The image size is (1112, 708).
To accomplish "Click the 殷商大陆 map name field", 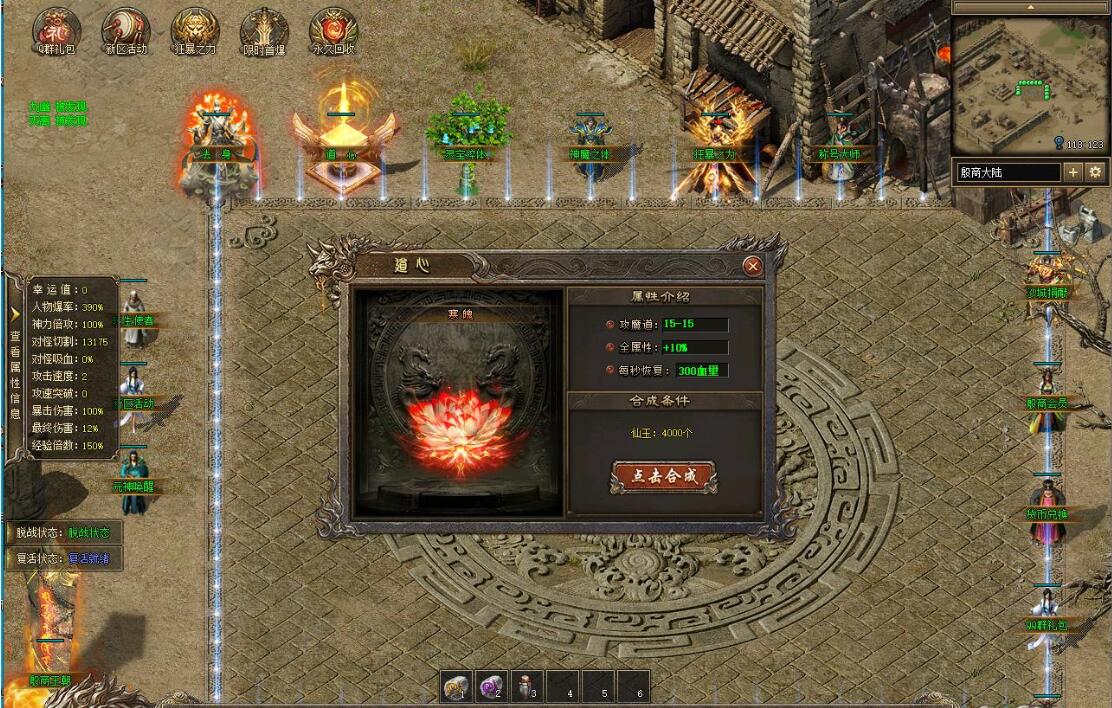I will pos(1007,172).
